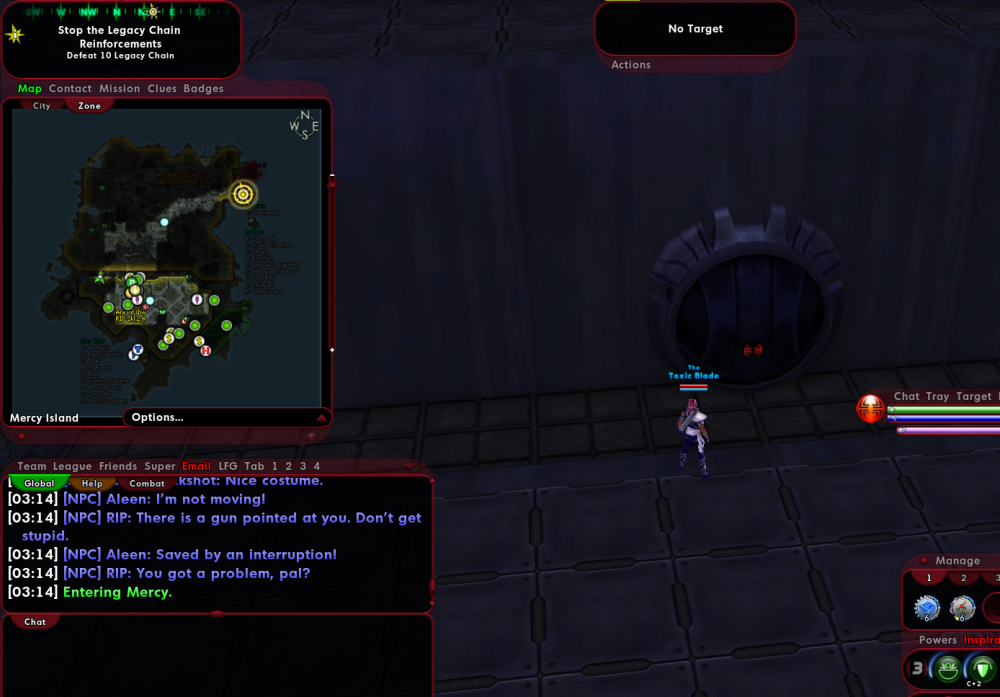
Task: Open the Manage enhancements button
Action: pos(957,561)
